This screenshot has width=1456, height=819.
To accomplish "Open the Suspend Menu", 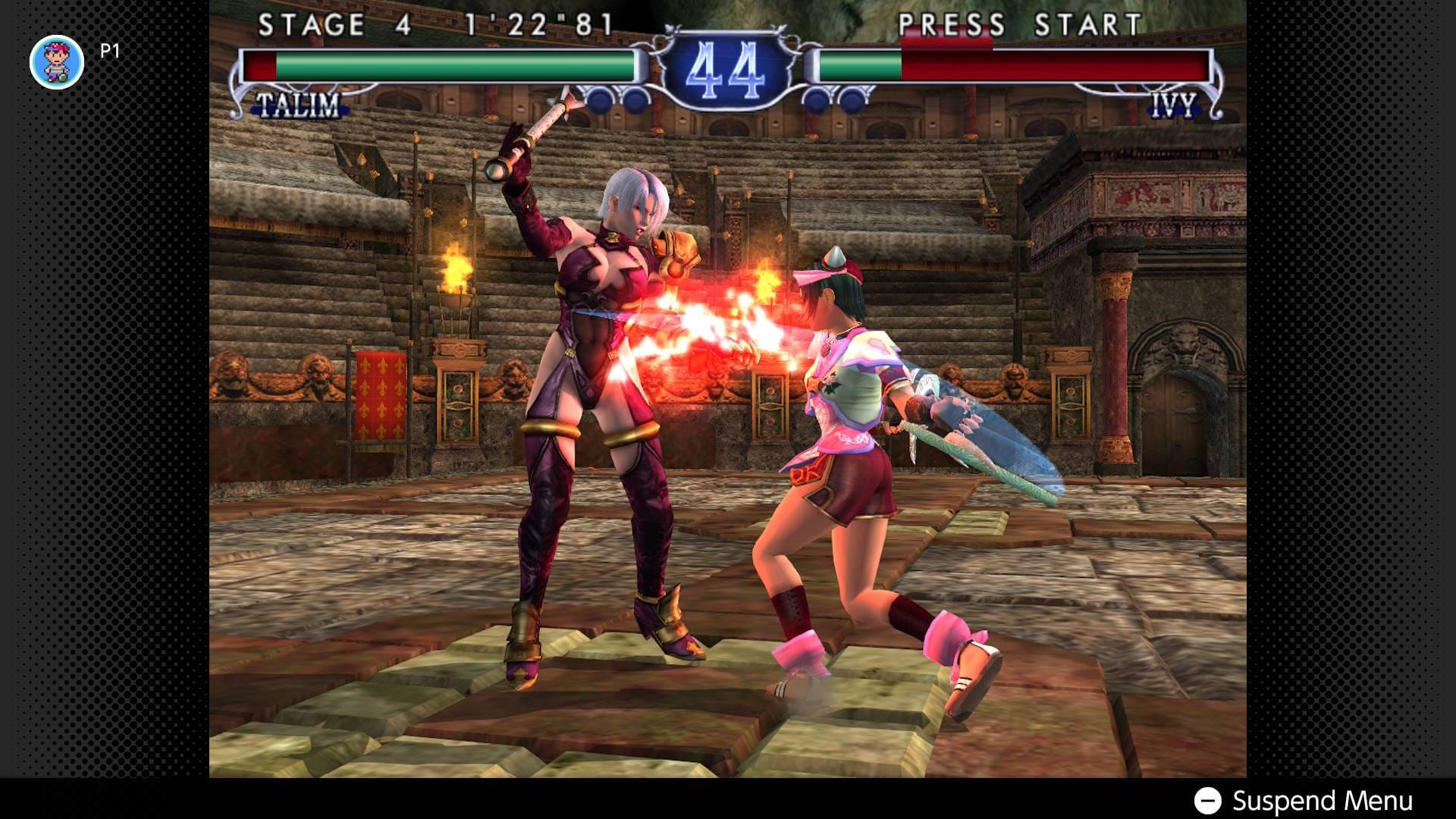I will point(1304,801).
